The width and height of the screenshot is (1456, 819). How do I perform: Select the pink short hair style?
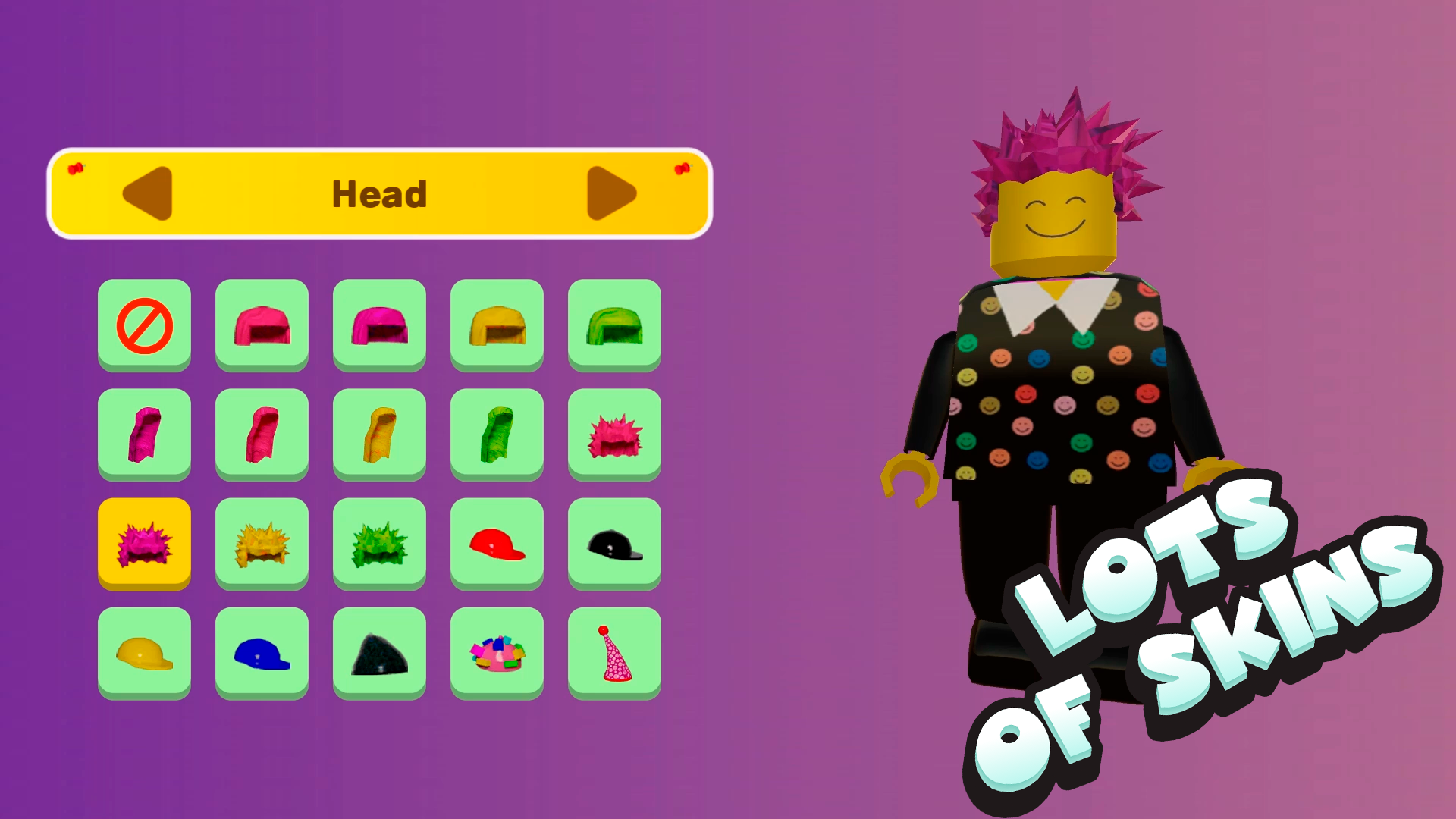[x=262, y=326]
